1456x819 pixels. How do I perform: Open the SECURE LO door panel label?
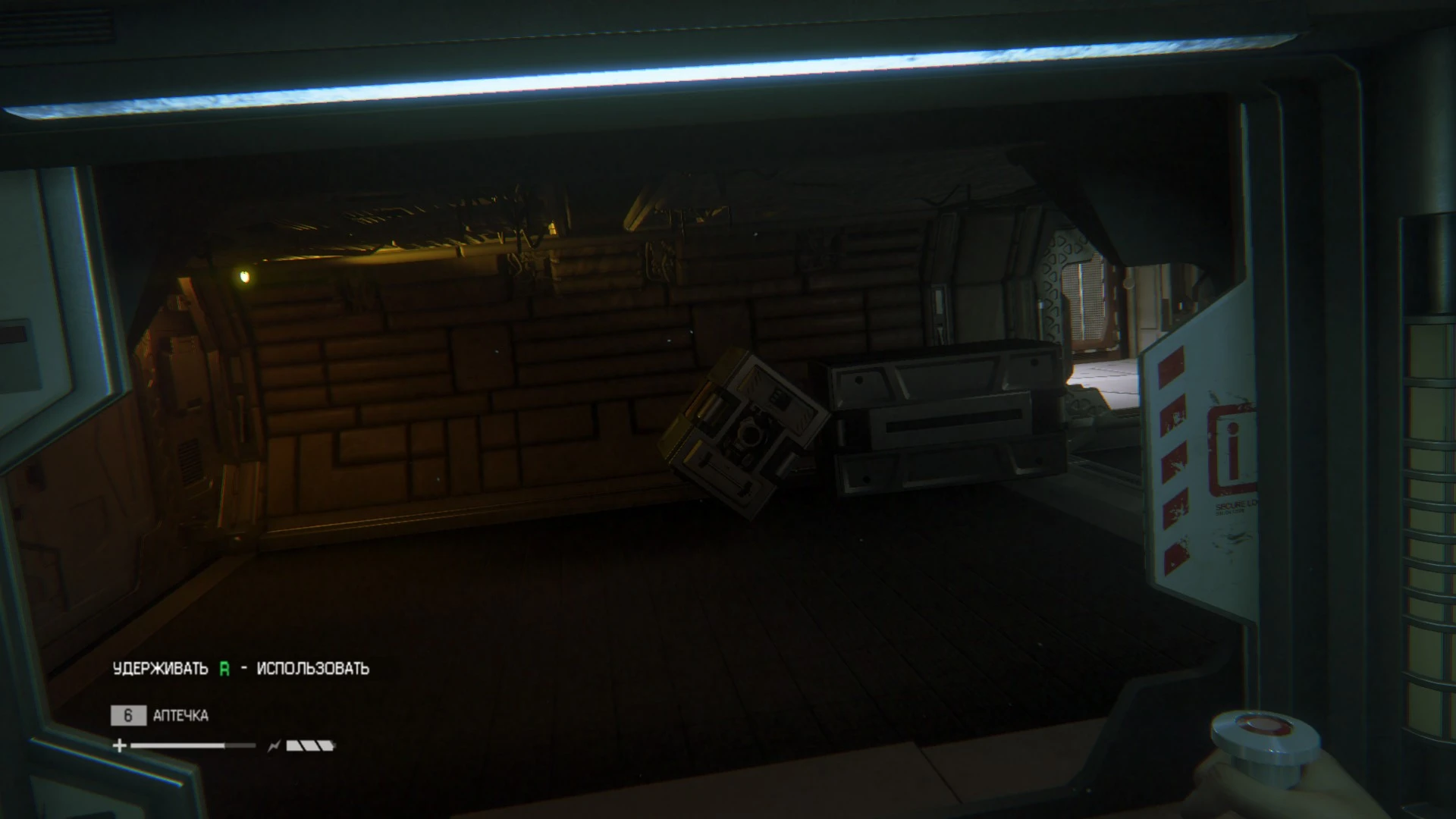1235,505
